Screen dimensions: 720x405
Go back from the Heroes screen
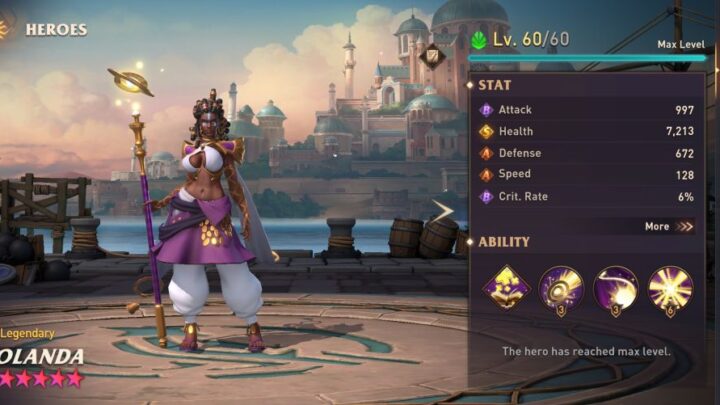click(x=8, y=28)
